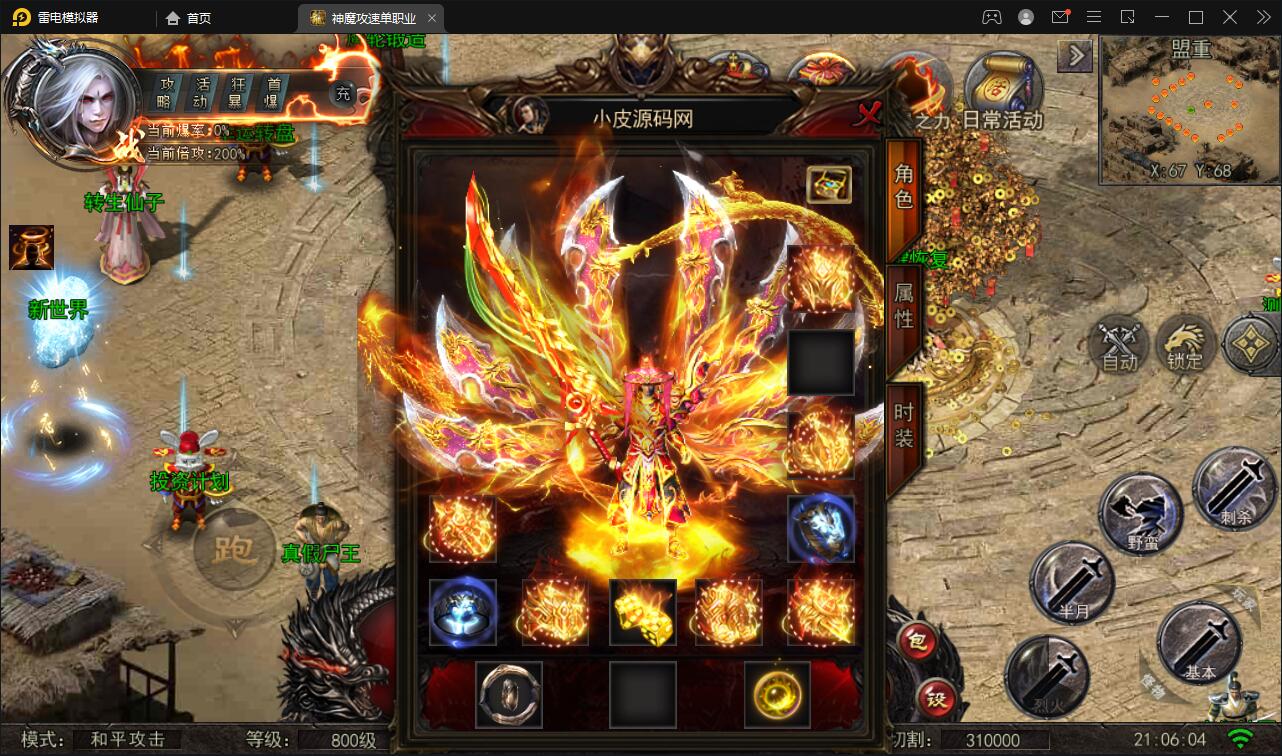Click an empty equipment slot in the panel

(x=821, y=361)
